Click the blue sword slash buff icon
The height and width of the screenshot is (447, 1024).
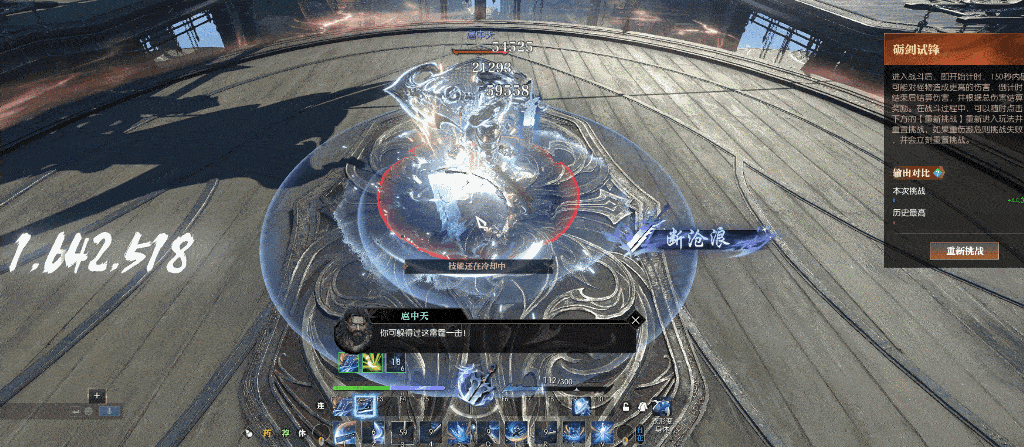pyautogui.click(x=349, y=362)
